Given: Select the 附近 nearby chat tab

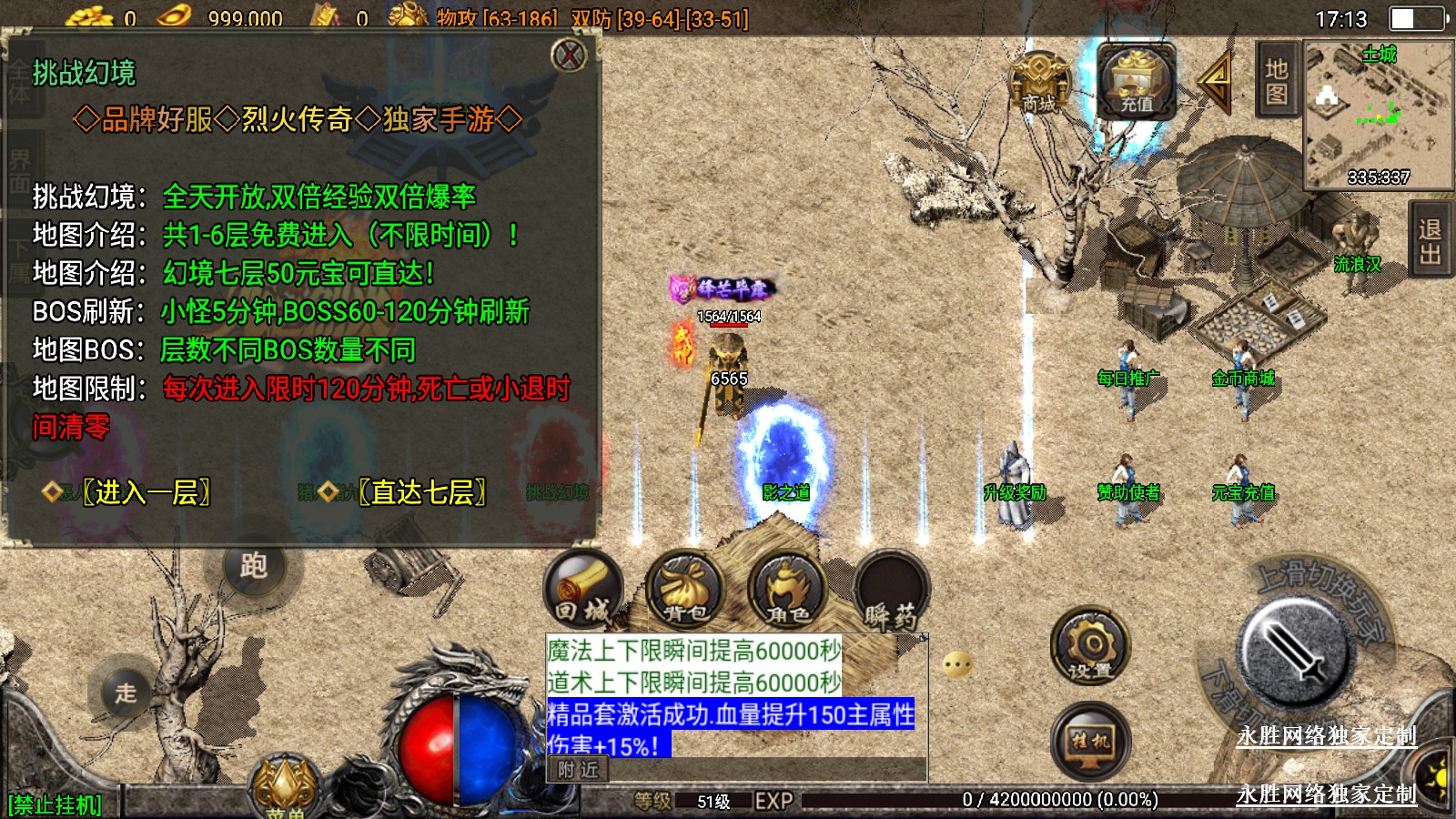Looking at the screenshot, I should point(578,770).
